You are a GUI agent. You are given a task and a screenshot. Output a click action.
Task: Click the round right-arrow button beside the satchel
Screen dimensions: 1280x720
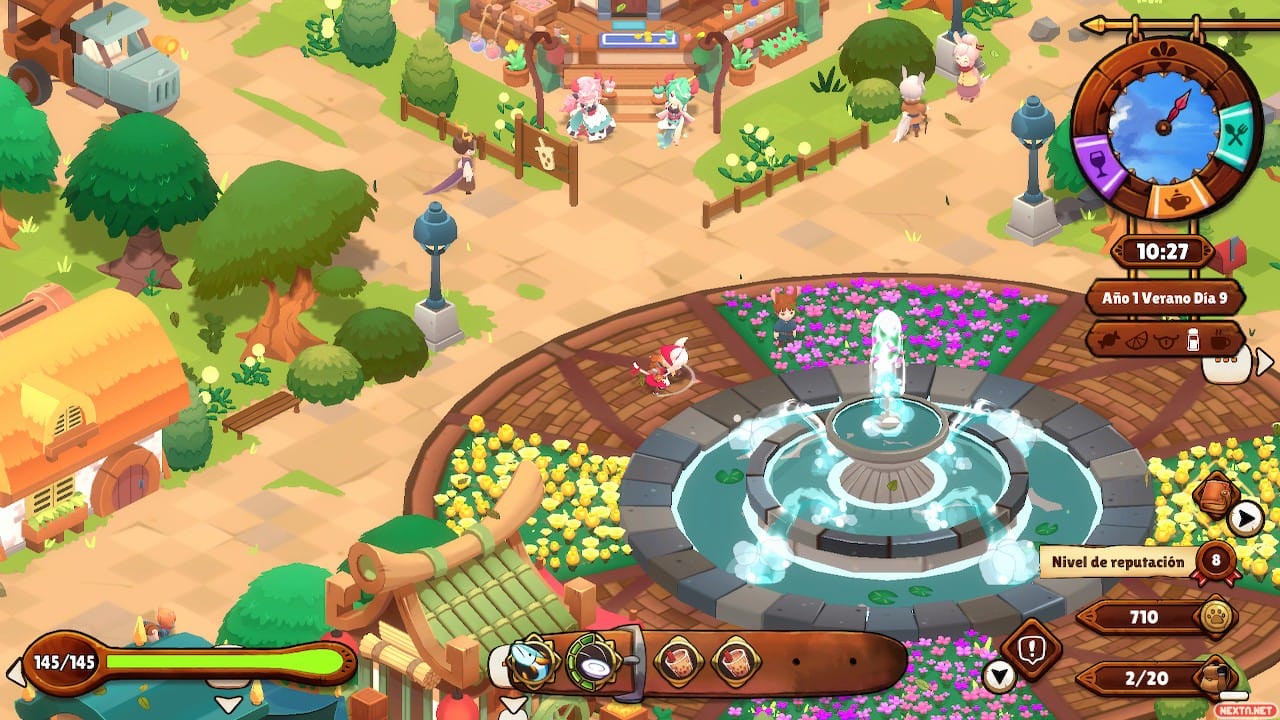coord(1245,517)
